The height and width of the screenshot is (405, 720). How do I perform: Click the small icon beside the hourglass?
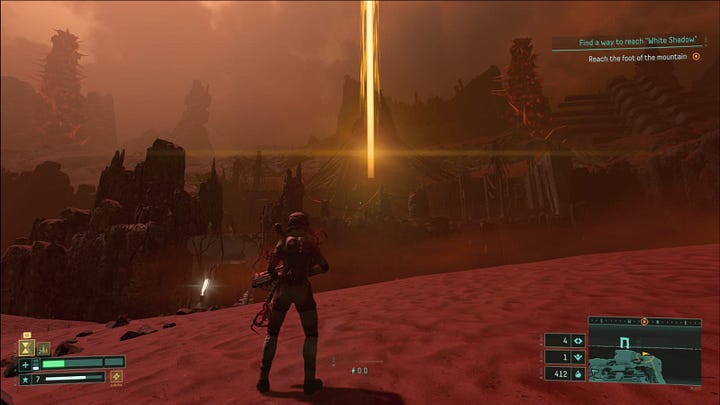(x=45, y=348)
